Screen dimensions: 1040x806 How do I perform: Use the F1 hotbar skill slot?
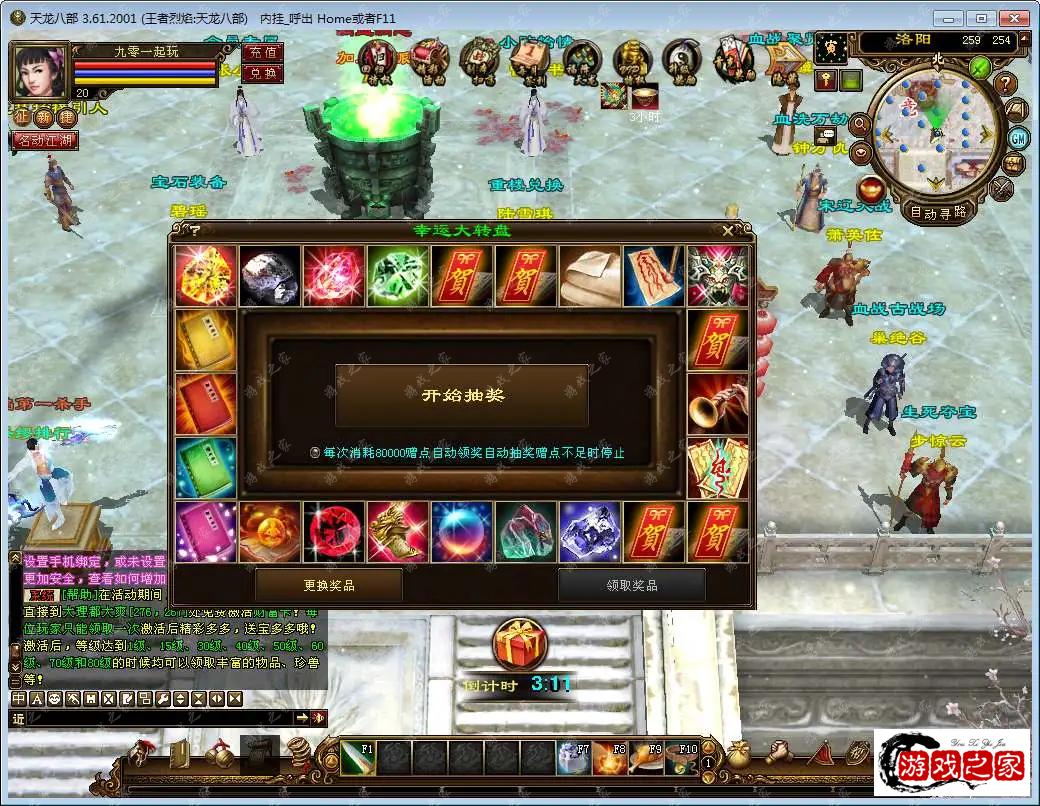[357, 759]
